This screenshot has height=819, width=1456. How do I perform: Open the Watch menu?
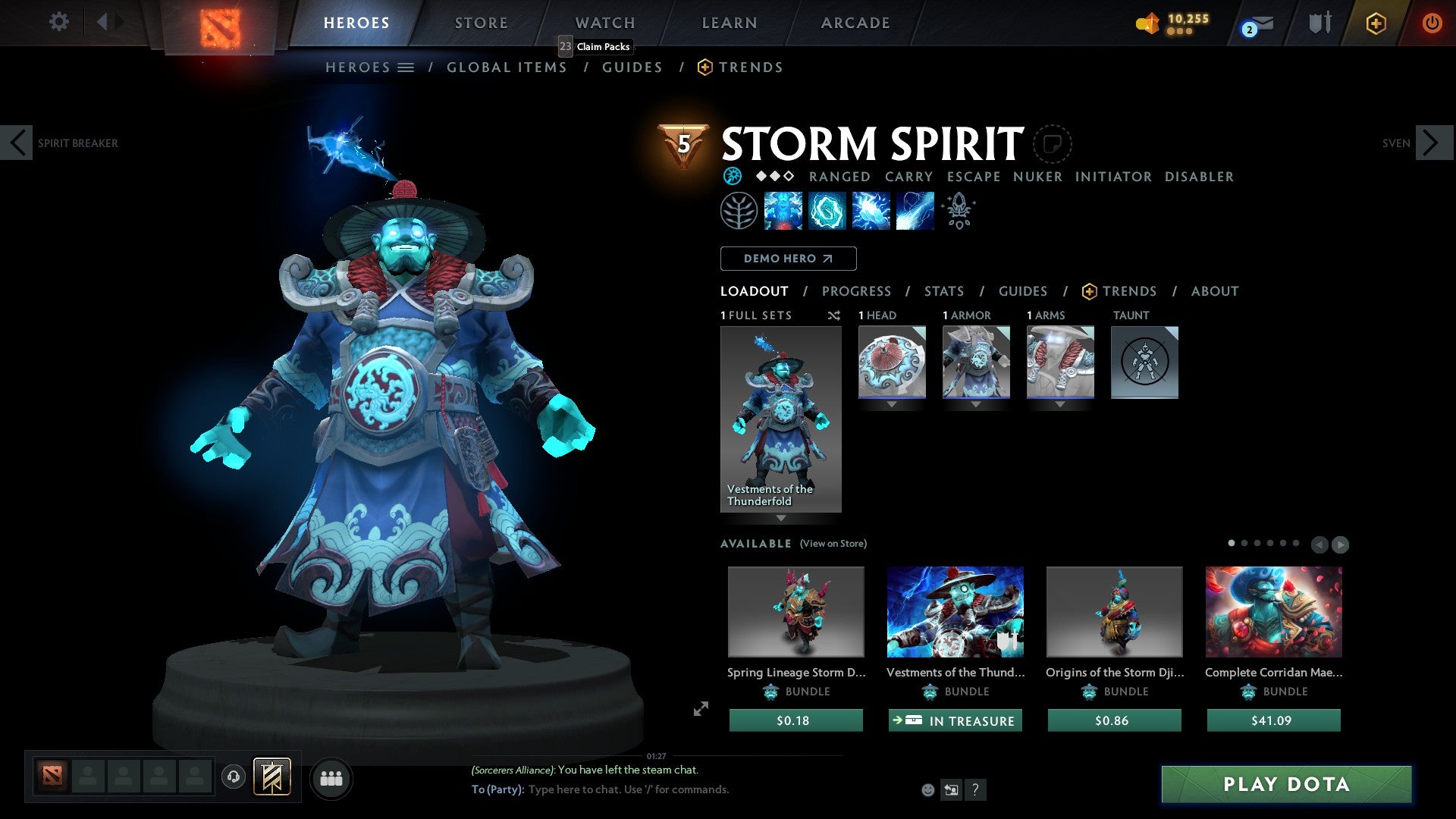click(x=604, y=22)
